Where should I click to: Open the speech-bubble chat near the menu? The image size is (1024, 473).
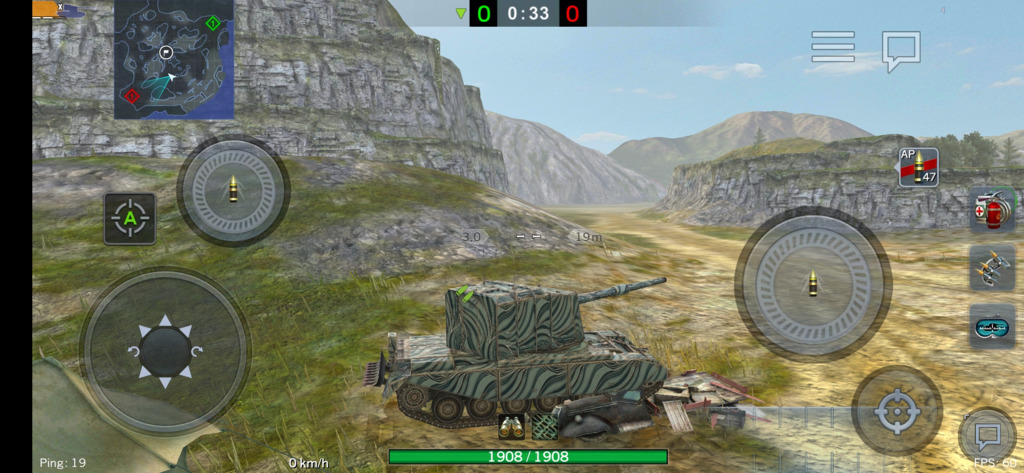tap(900, 49)
